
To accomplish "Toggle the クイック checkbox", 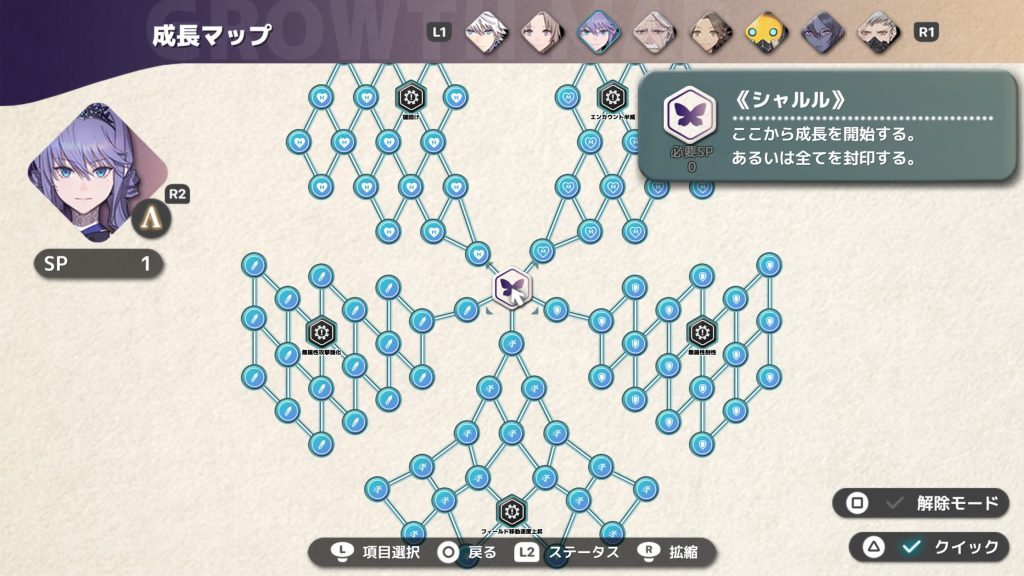I will pyautogui.click(x=910, y=546).
